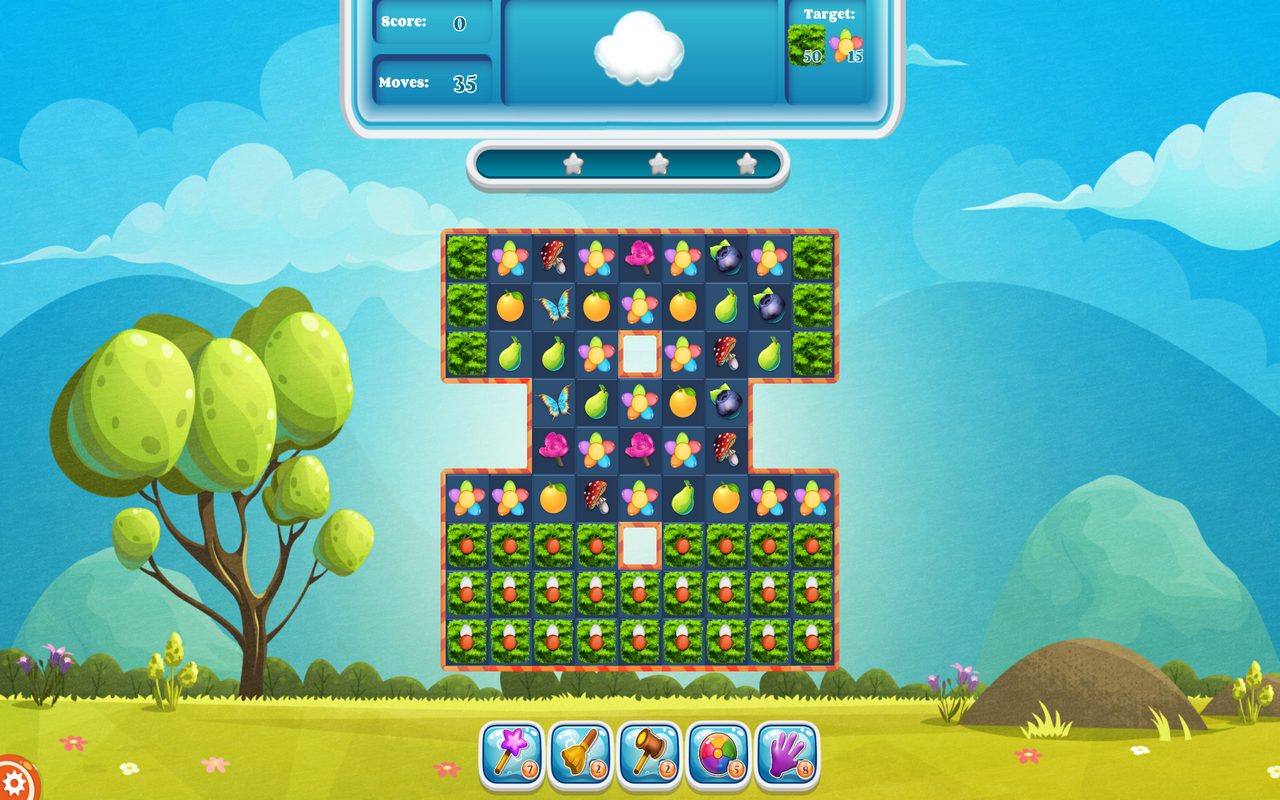Image resolution: width=1280 pixels, height=800 pixels.
Task: Select the butterfly tile on the board
Action: point(556,305)
